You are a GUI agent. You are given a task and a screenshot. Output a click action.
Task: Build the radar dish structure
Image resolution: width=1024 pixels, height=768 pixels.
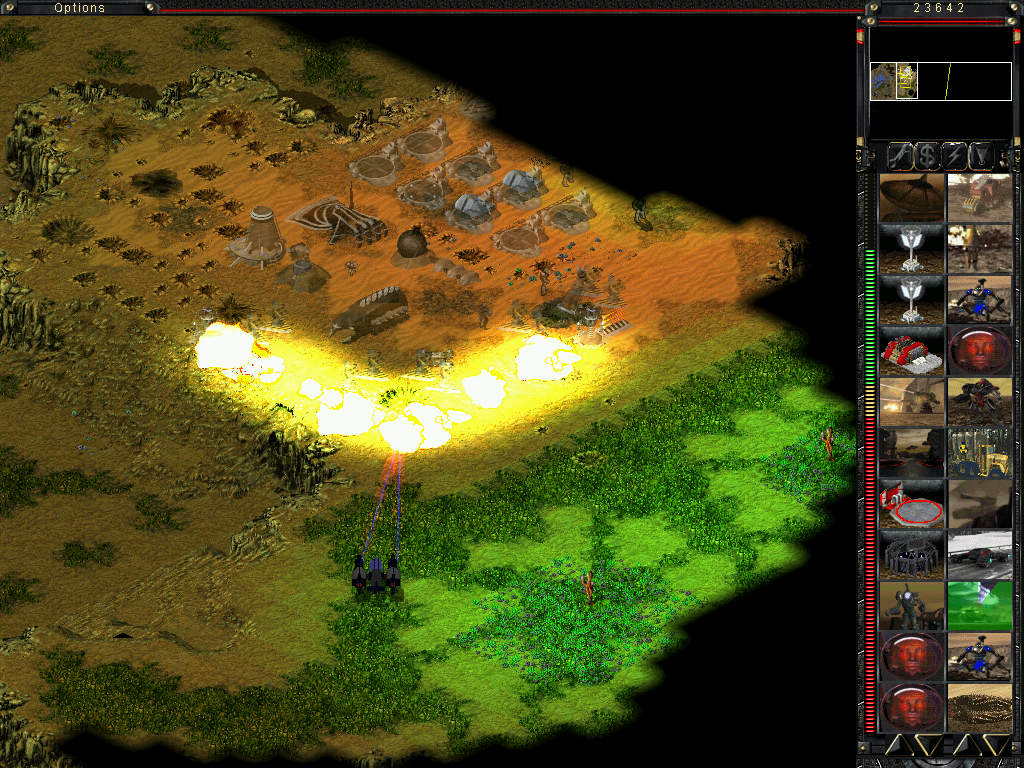[x=911, y=197]
